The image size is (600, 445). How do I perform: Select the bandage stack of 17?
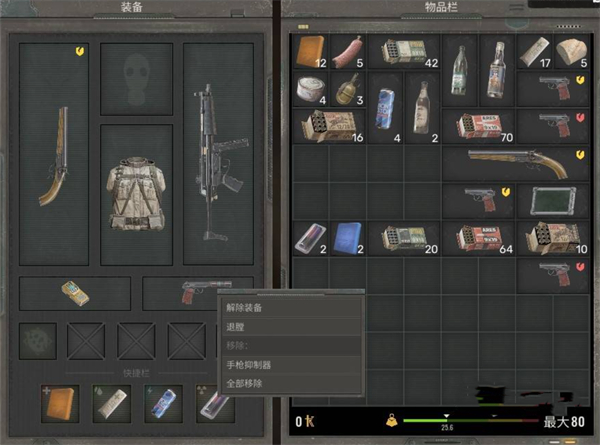[537, 52]
